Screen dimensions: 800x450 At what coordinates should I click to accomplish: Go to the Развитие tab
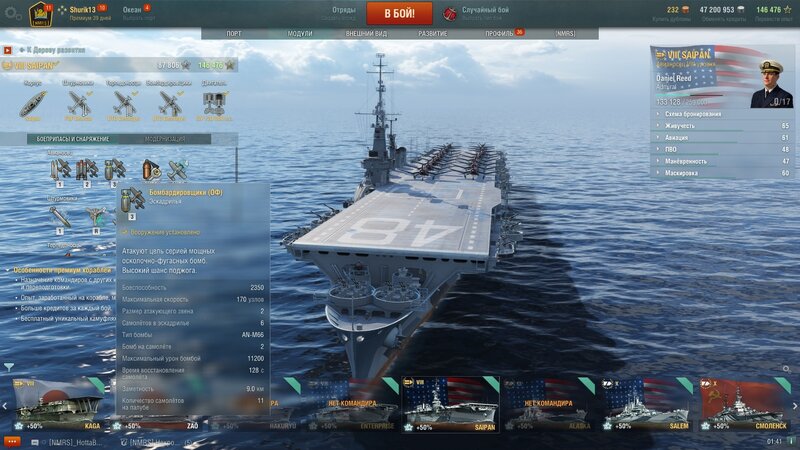point(433,33)
